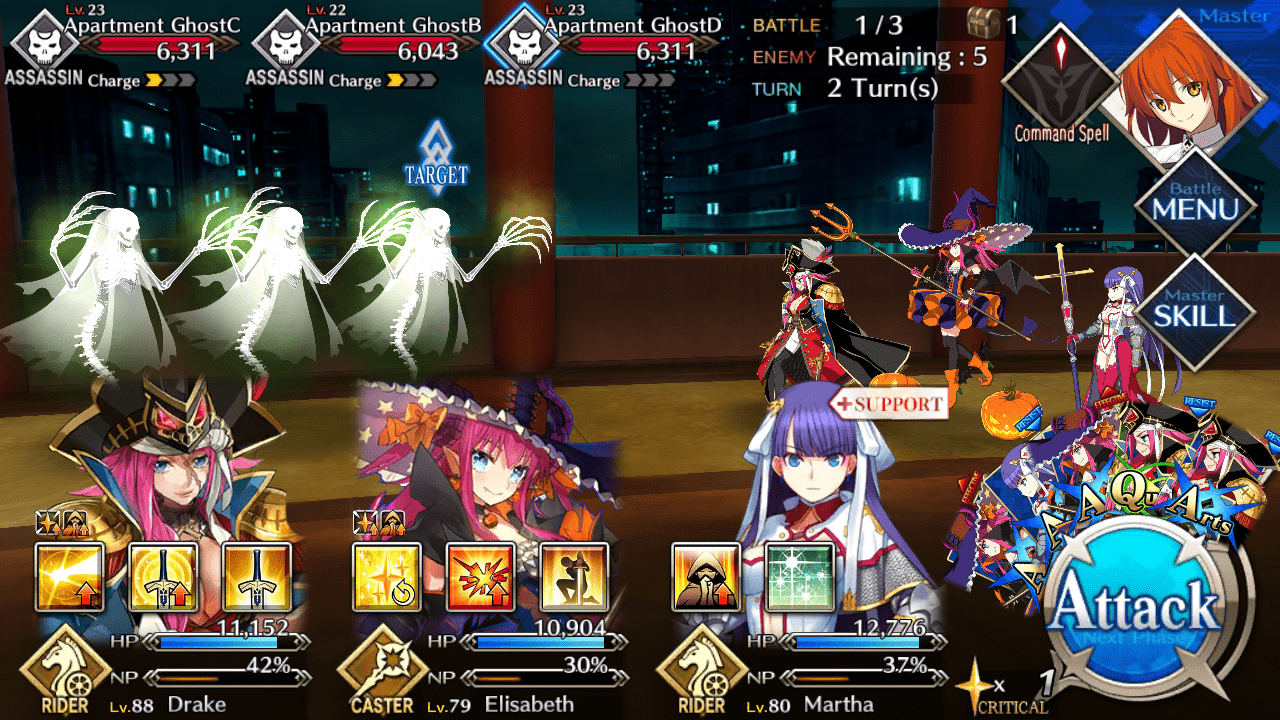Use Martha's green sparkle skill
Image resolution: width=1280 pixels, height=720 pixels.
(x=799, y=577)
